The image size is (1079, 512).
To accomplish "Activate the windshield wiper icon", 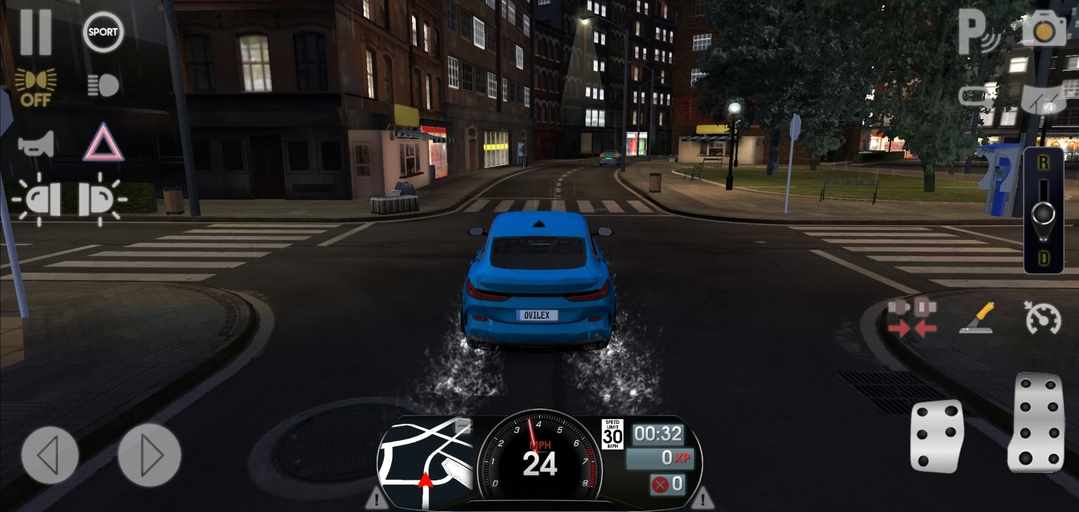I will pos(1041,98).
